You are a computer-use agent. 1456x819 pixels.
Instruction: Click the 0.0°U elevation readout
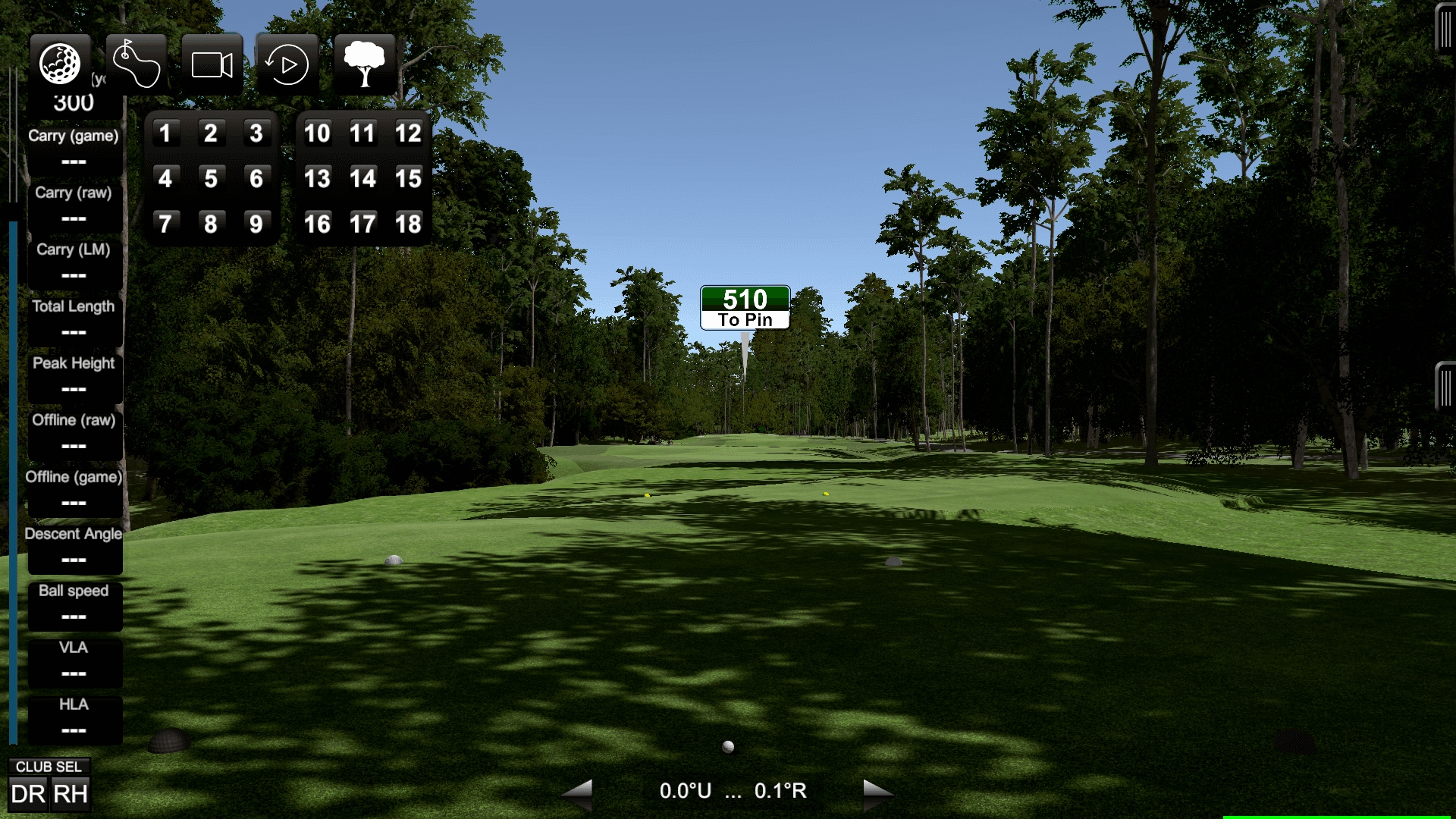(x=685, y=791)
